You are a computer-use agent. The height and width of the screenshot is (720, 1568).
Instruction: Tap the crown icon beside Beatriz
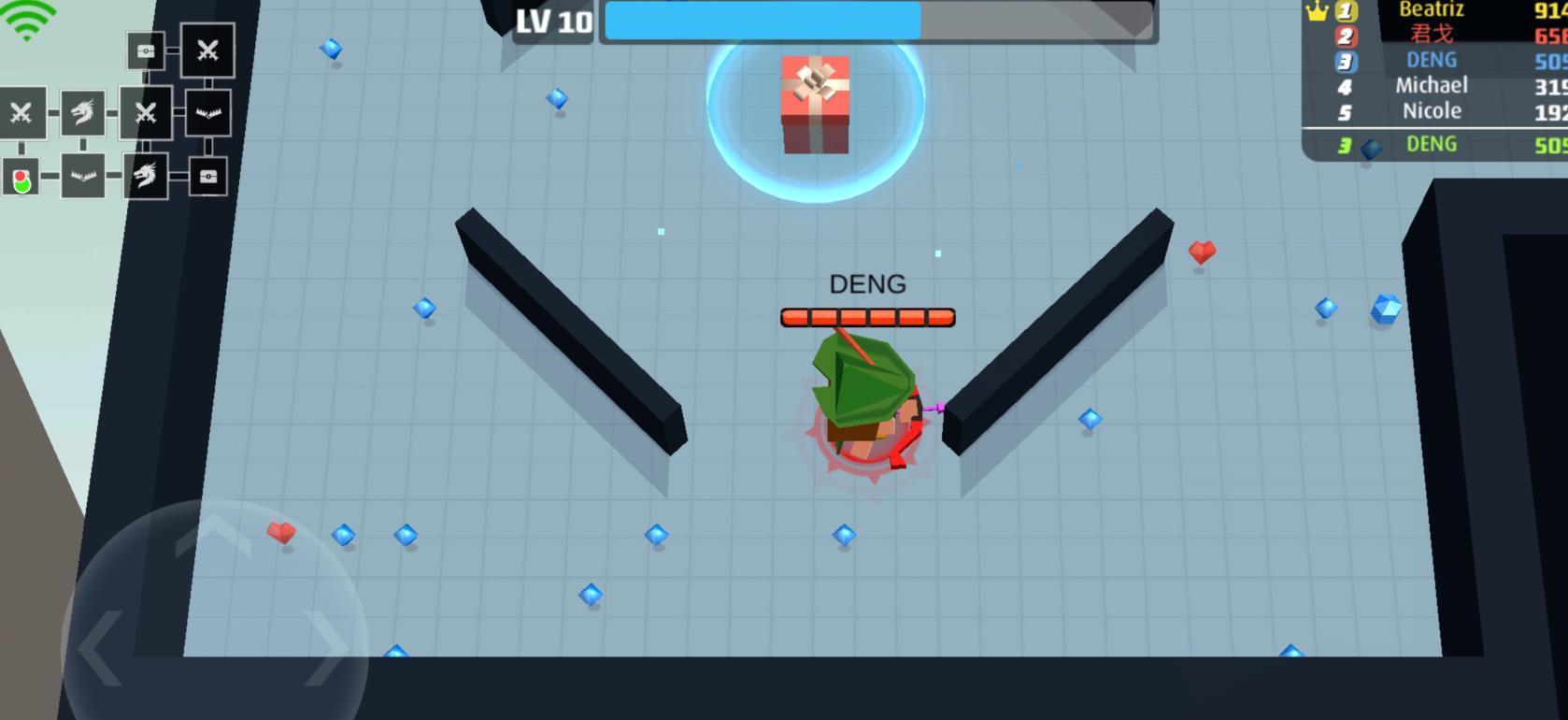pyautogui.click(x=1317, y=9)
